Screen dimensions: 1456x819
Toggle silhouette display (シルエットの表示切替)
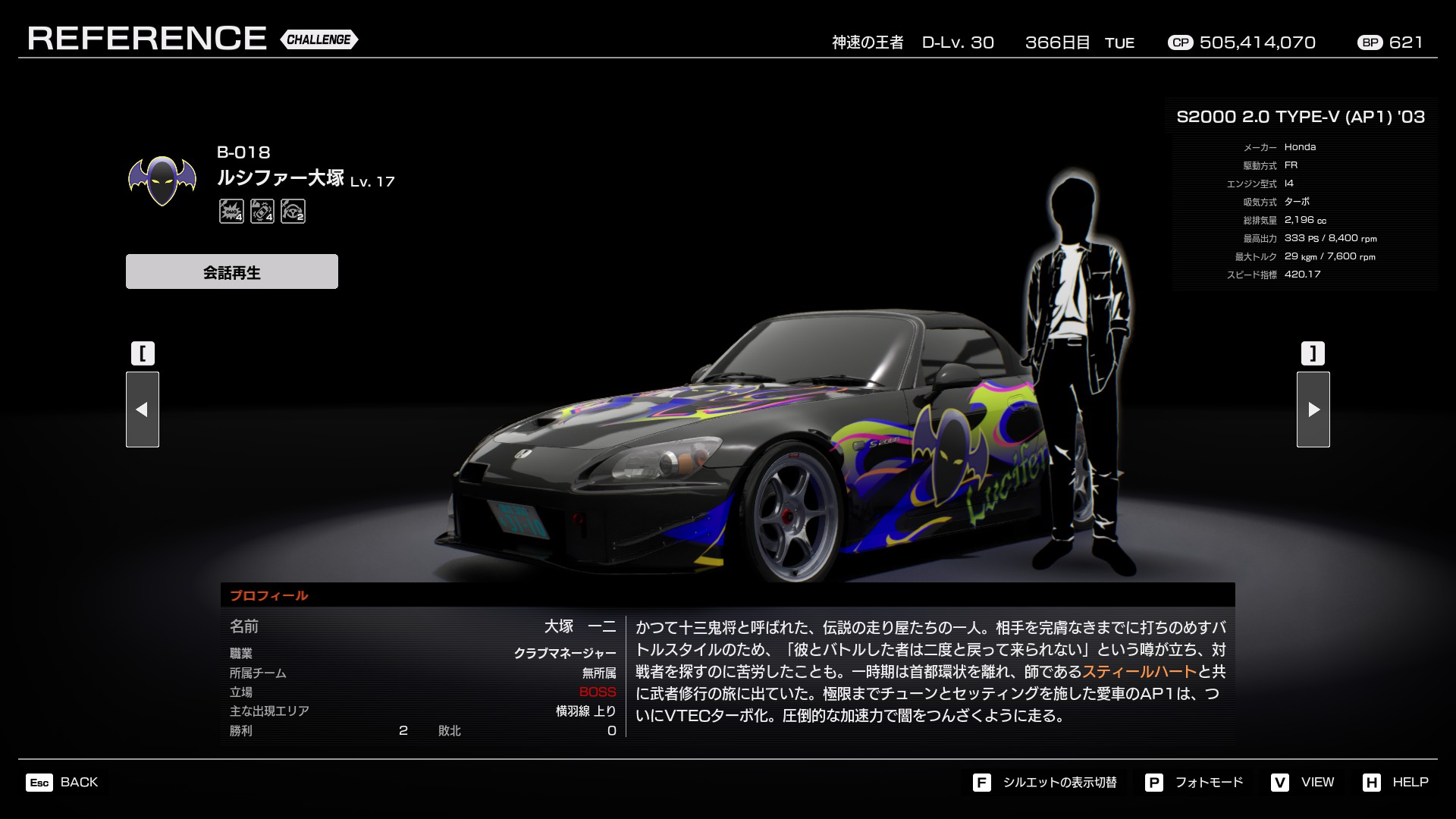(x=1045, y=782)
